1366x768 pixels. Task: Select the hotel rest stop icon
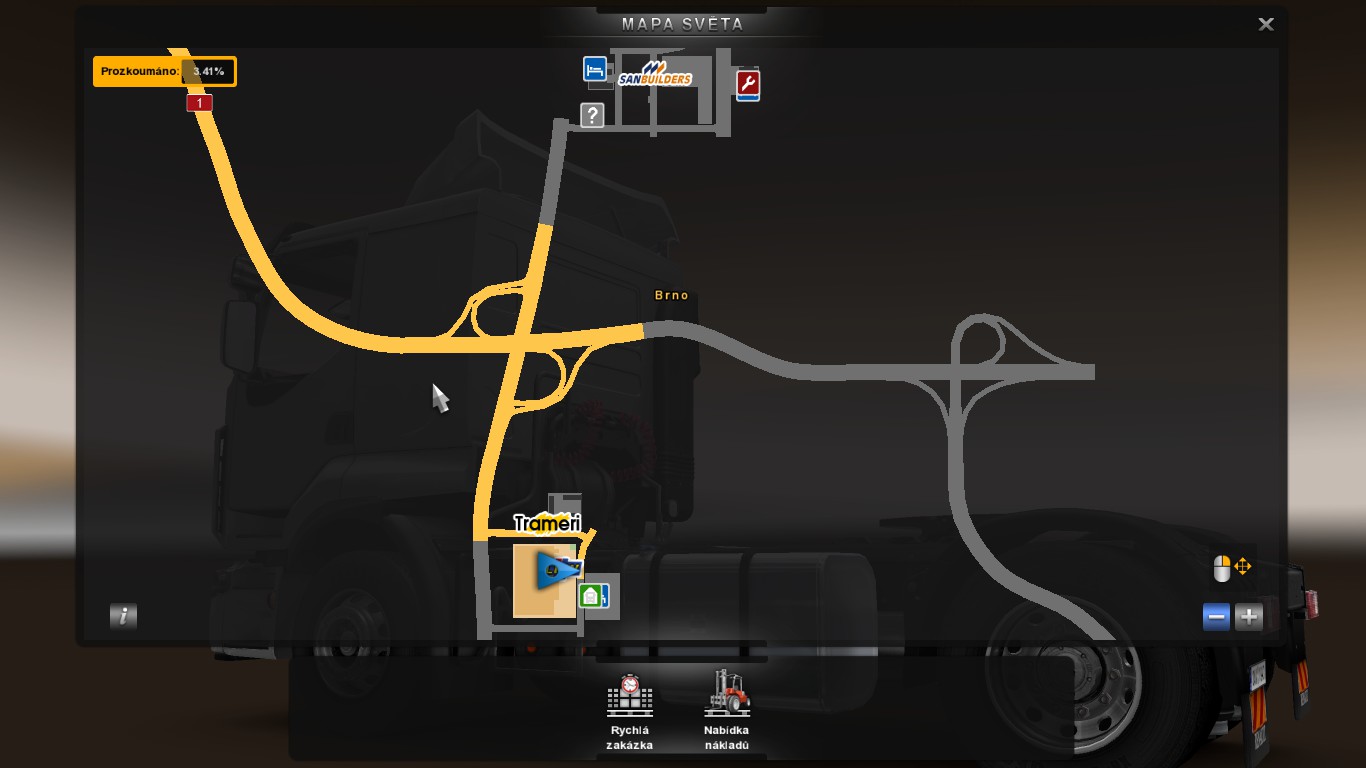(594, 70)
